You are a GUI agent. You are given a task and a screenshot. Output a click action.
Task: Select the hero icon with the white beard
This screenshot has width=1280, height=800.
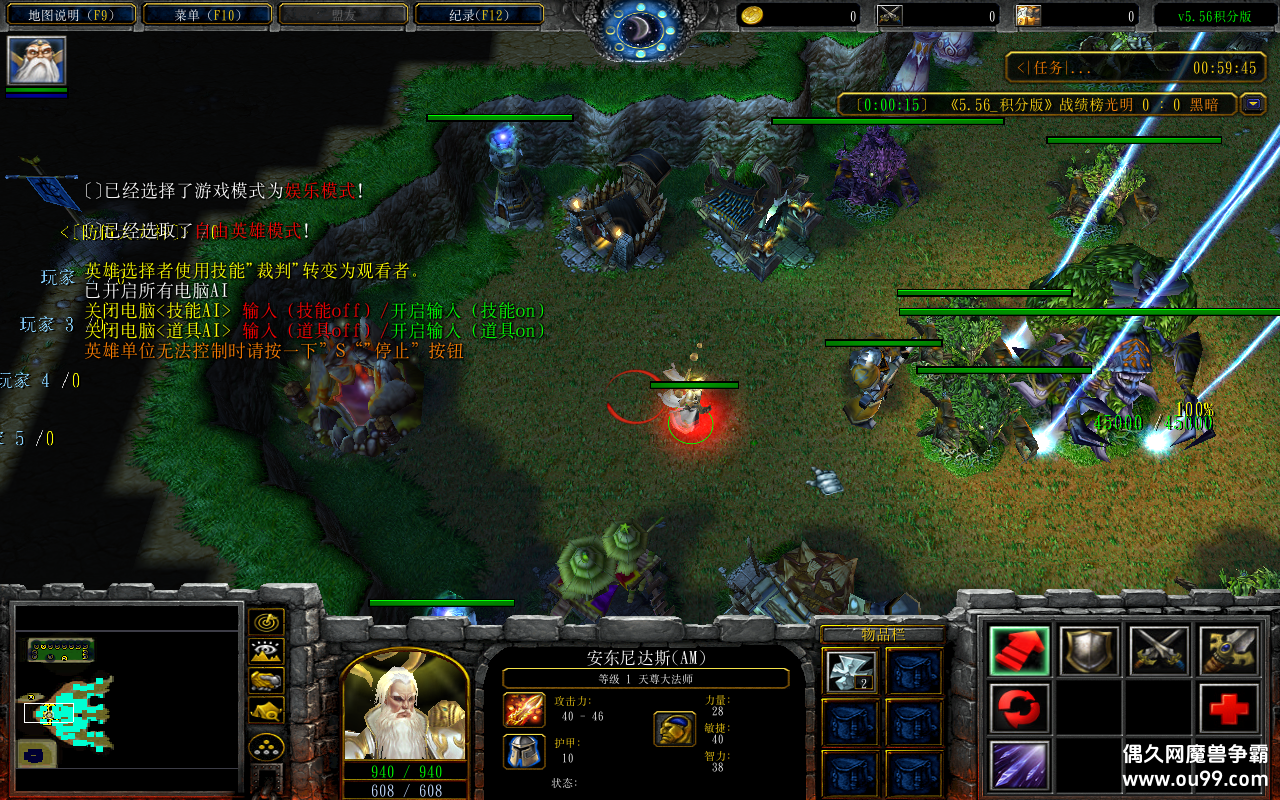[37, 61]
